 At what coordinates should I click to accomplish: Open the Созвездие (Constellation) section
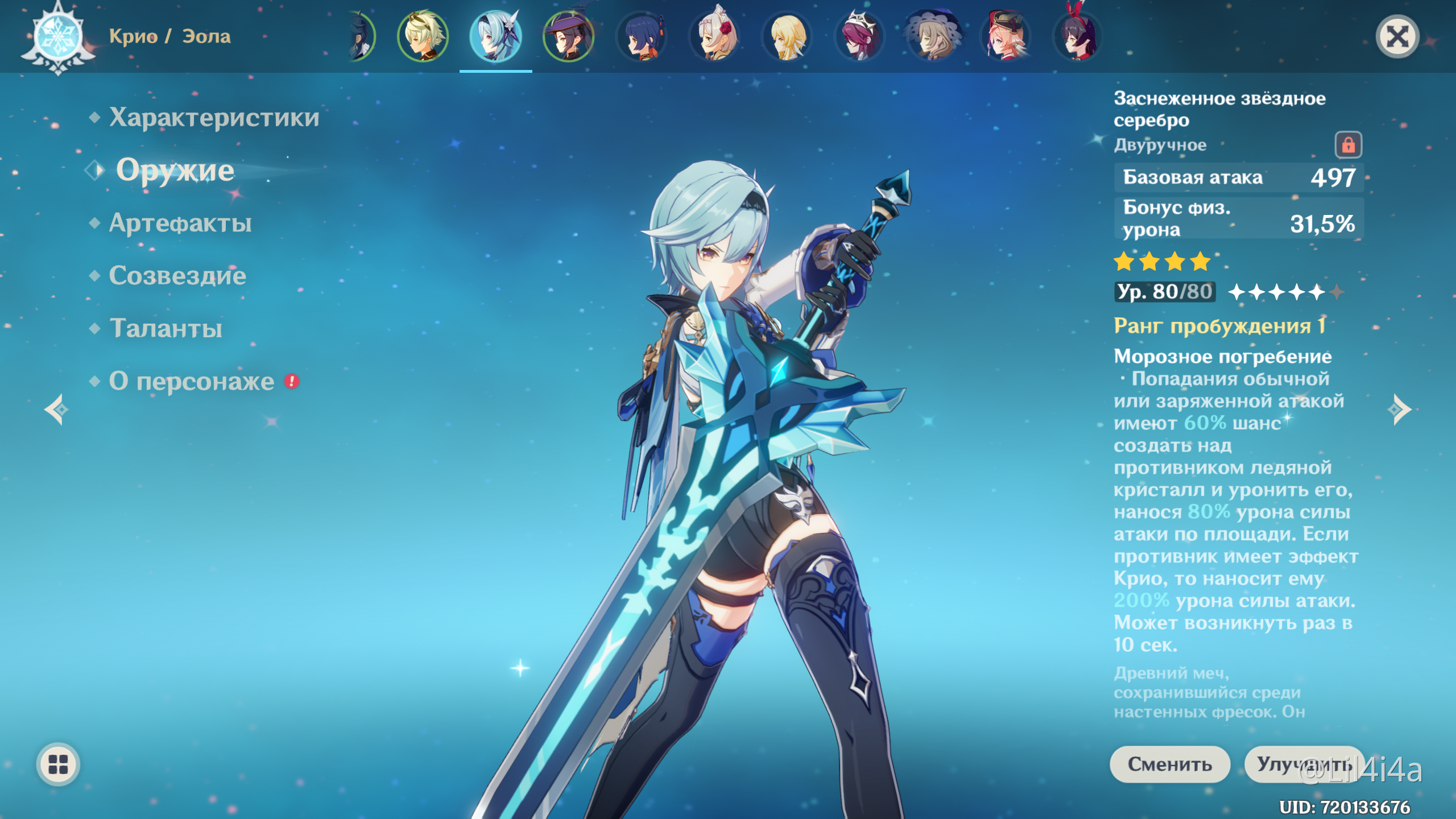click(x=177, y=276)
